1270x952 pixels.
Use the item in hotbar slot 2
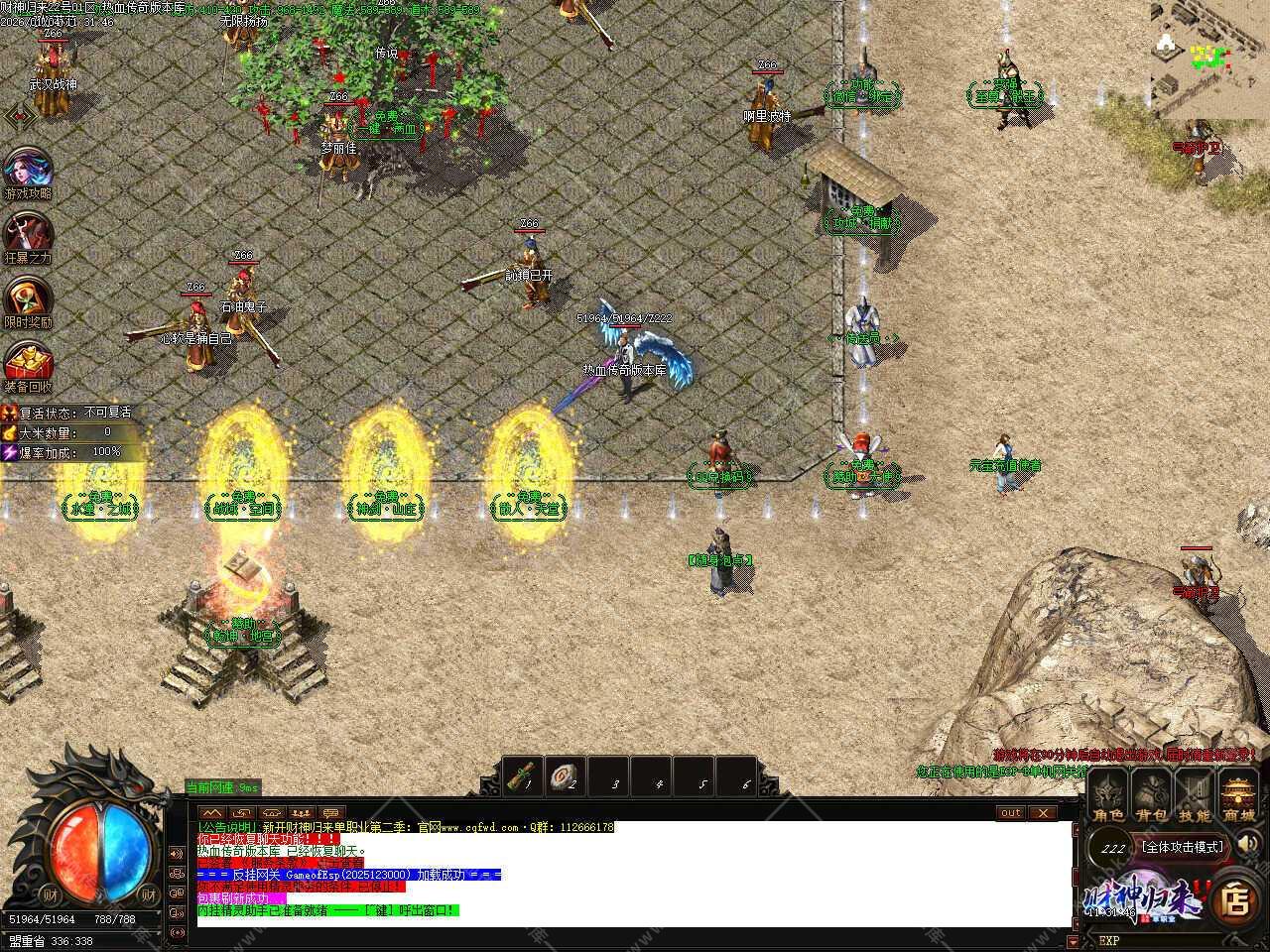tap(566, 775)
